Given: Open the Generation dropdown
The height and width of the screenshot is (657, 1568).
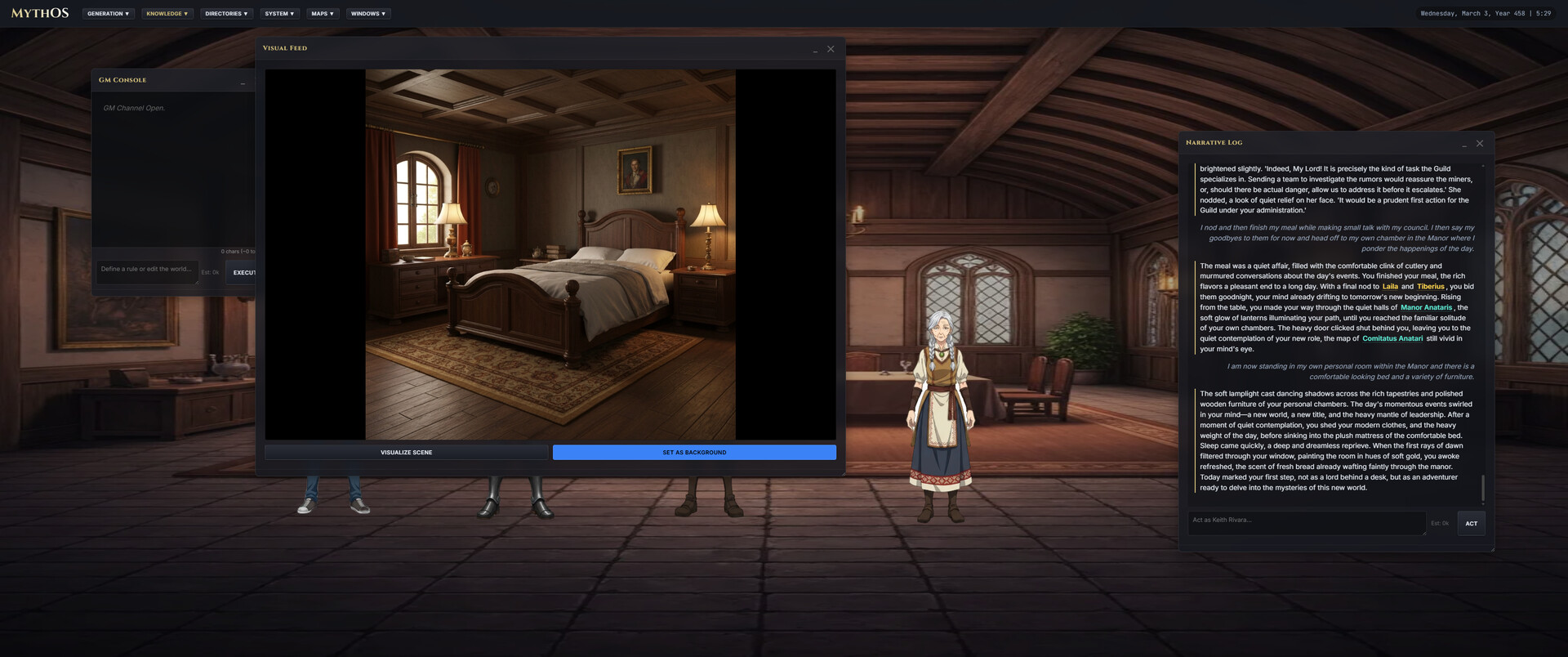Looking at the screenshot, I should (108, 13).
